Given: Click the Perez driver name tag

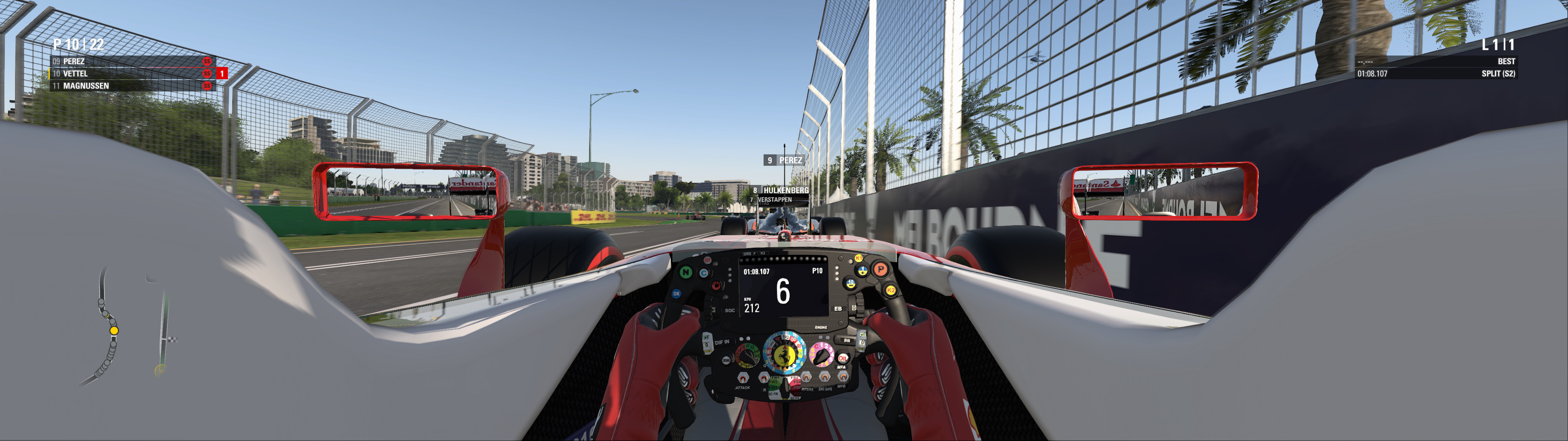Looking at the screenshot, I should [785, 160].
